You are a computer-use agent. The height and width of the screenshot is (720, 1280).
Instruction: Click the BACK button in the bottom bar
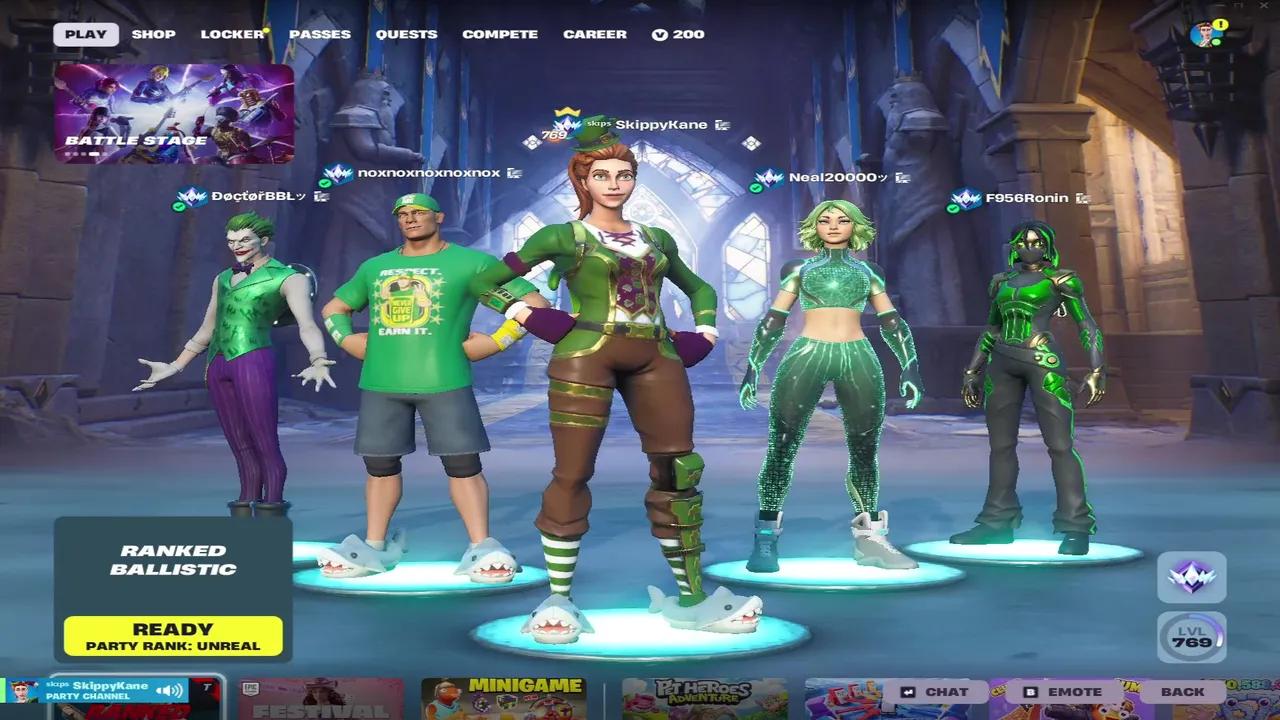(x=1184, y=691)
